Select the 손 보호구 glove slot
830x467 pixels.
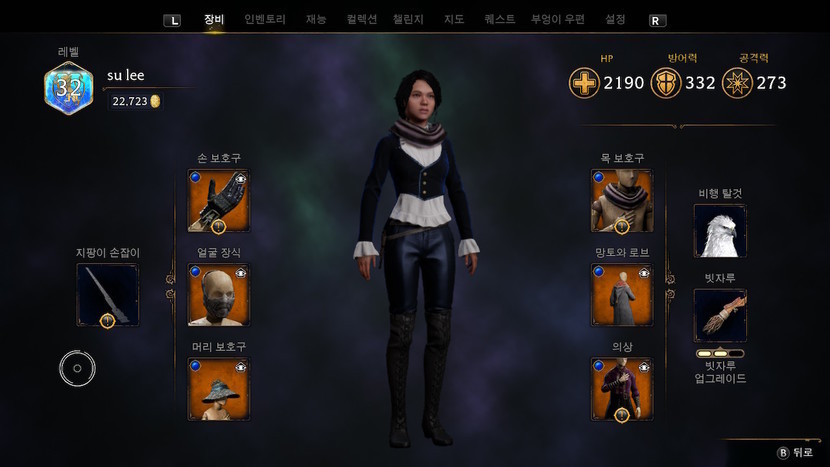coord(219,201)
